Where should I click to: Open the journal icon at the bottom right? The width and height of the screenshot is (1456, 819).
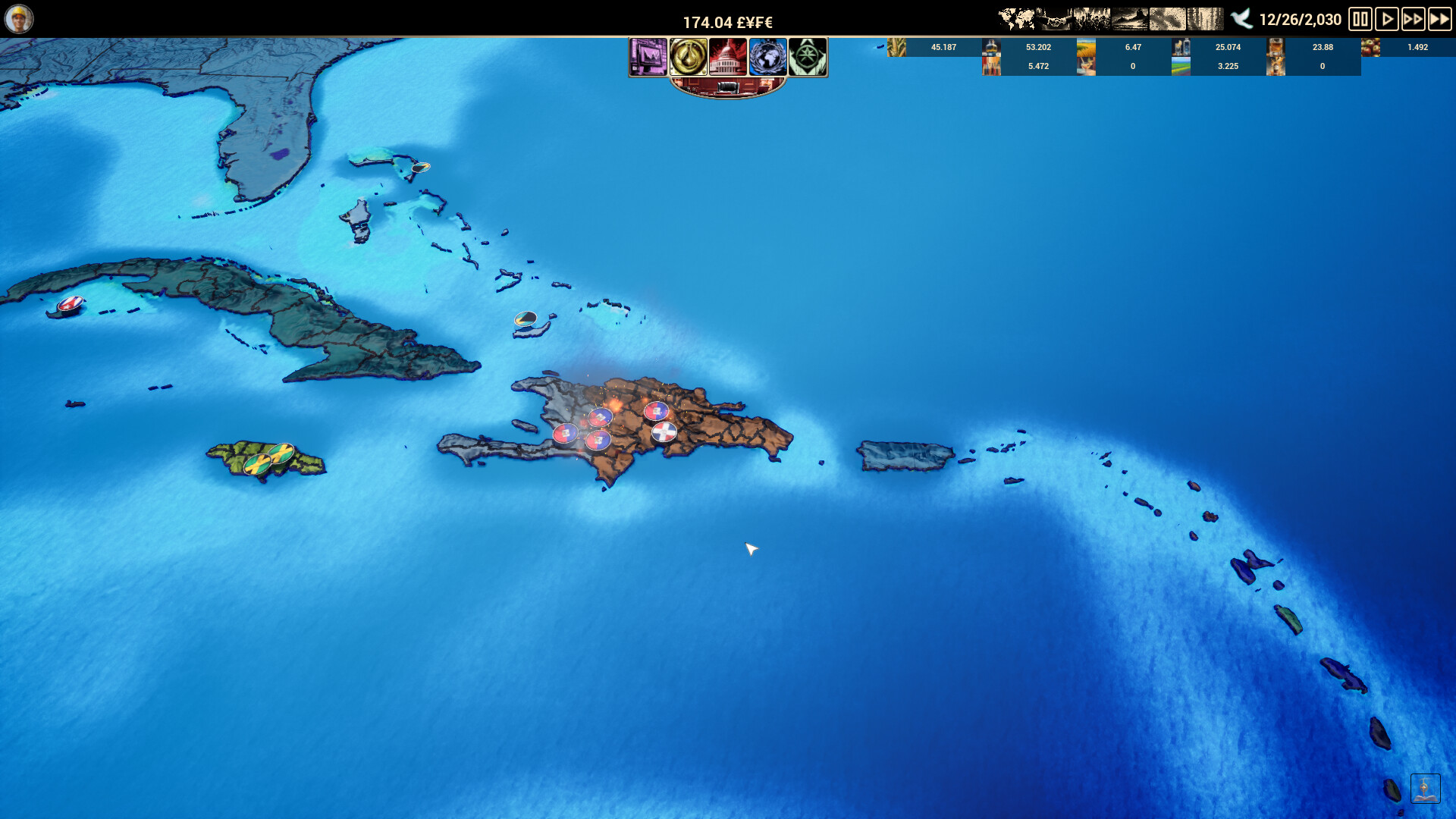tap(1424, 789)
